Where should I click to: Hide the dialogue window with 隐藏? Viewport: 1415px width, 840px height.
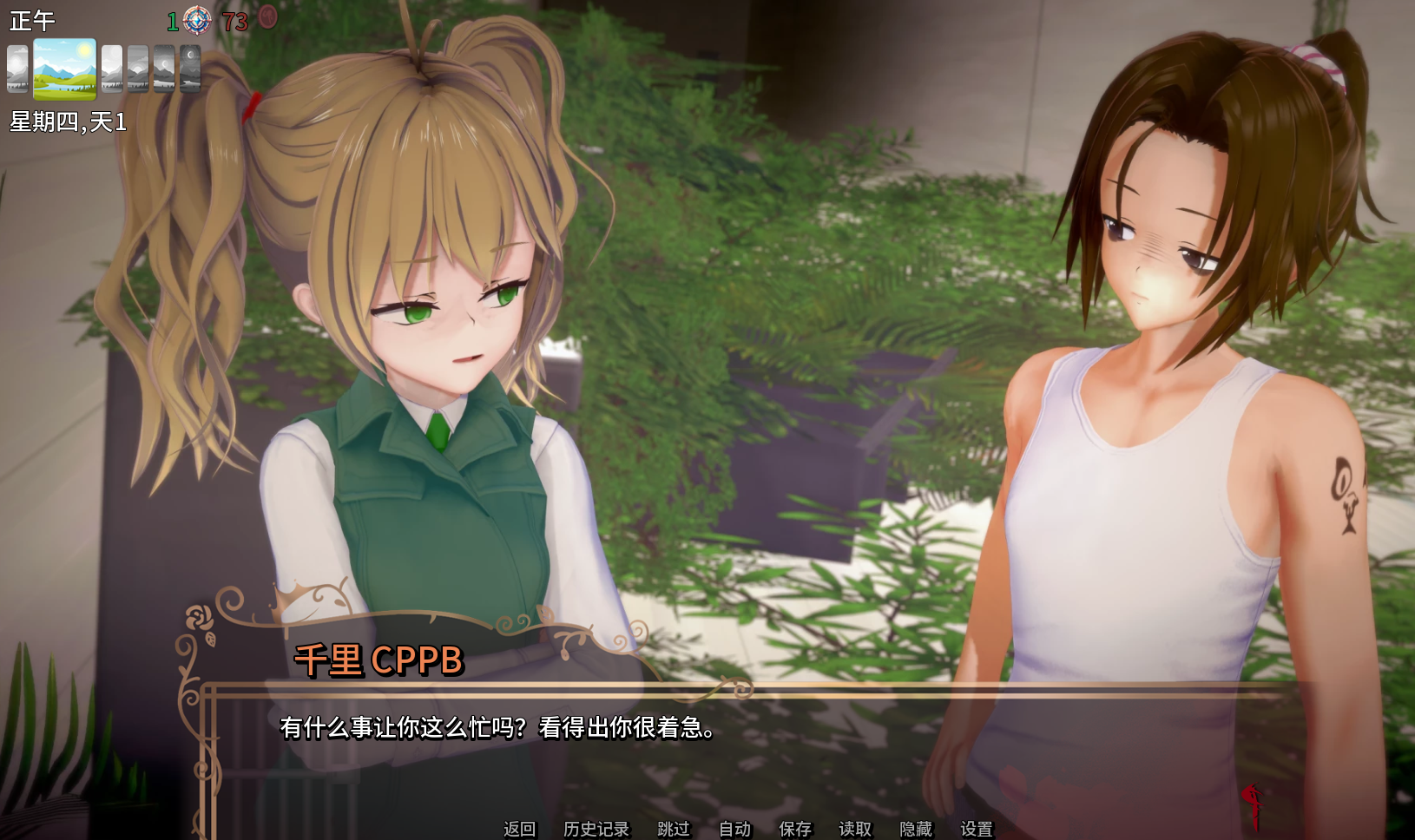916,829
